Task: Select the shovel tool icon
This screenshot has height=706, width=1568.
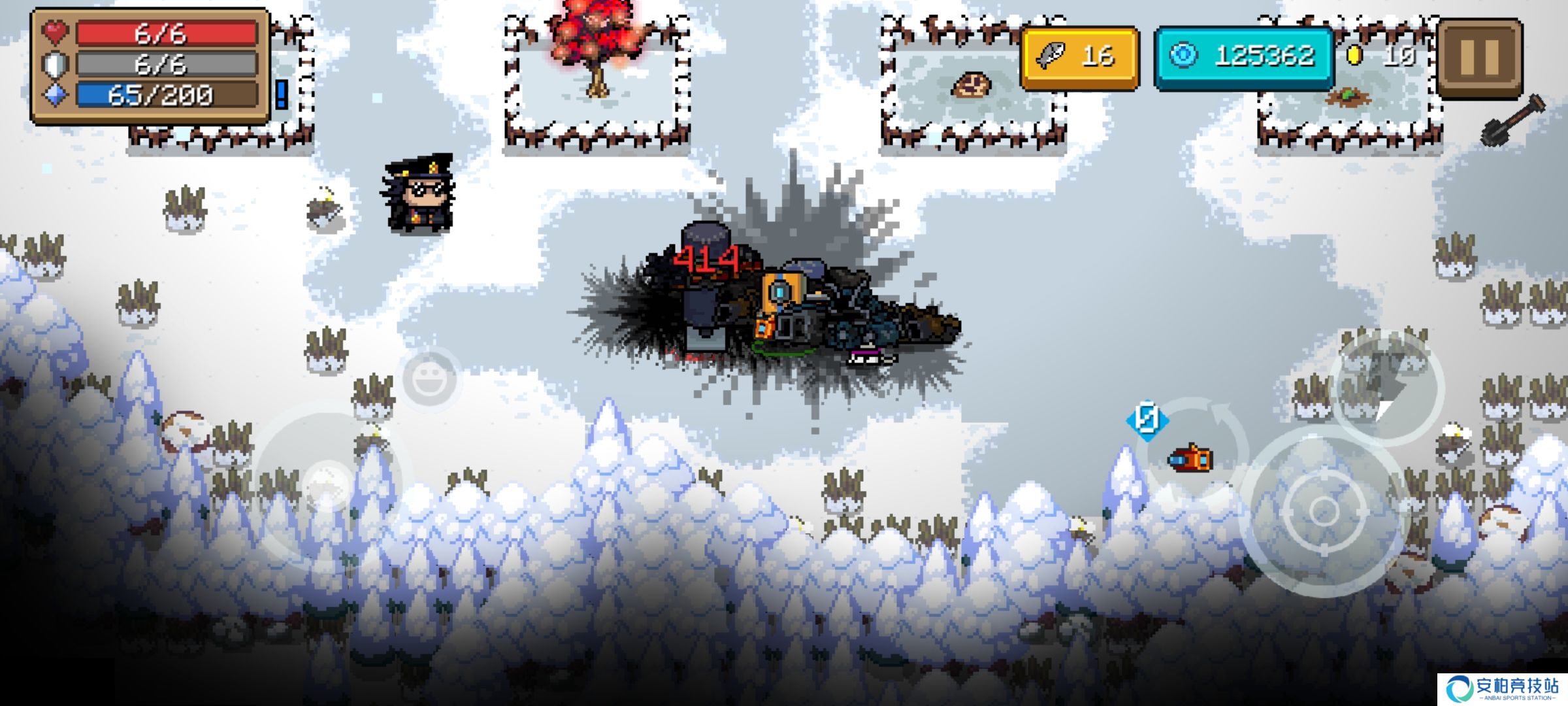Action: click(x=1512, y=120)
